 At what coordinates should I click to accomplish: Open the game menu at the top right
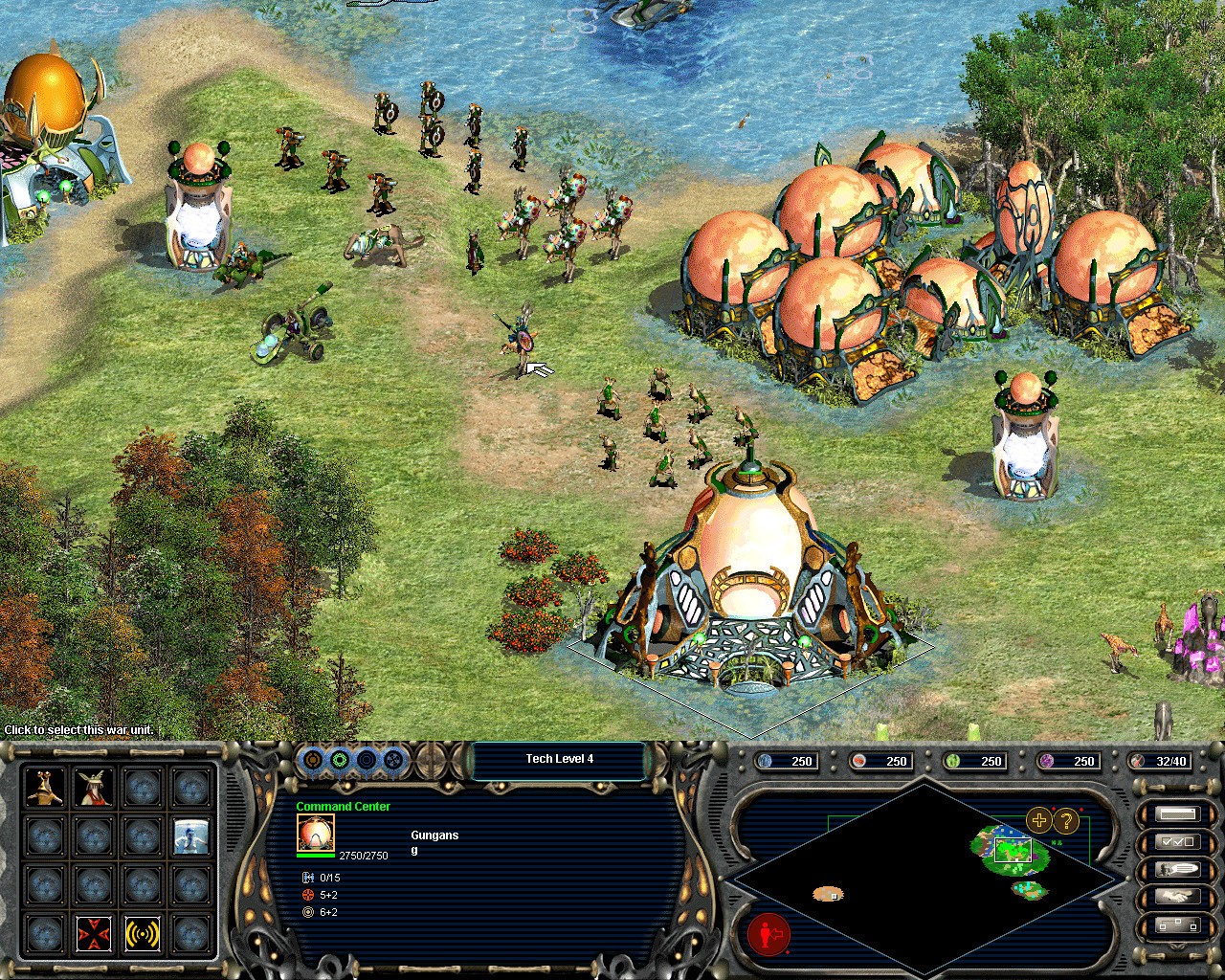(x=1177, y=813)
